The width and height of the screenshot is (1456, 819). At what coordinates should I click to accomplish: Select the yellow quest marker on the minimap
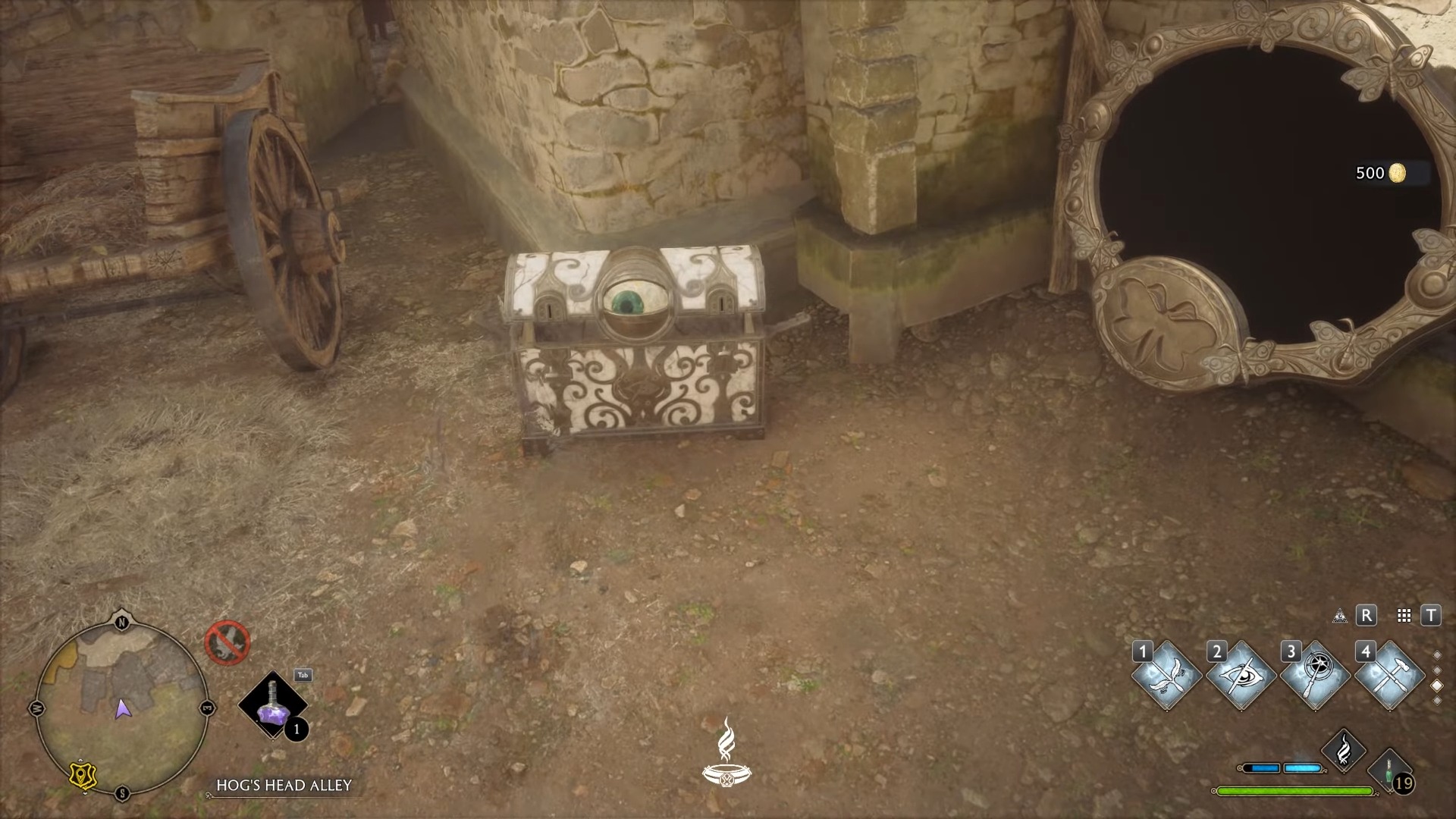pos(81,775)
